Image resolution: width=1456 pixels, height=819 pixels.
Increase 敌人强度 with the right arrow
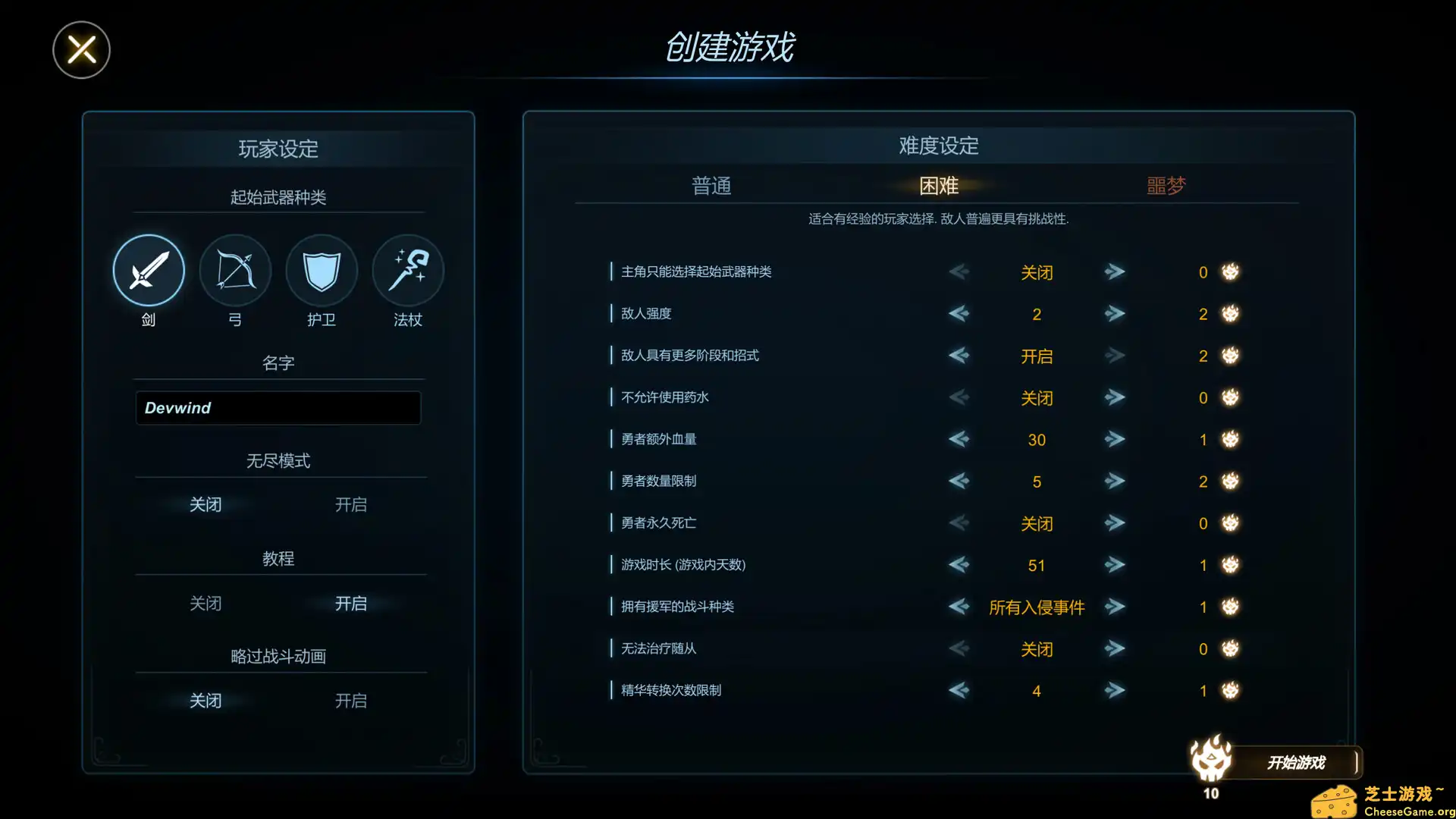click(1115, 313)
